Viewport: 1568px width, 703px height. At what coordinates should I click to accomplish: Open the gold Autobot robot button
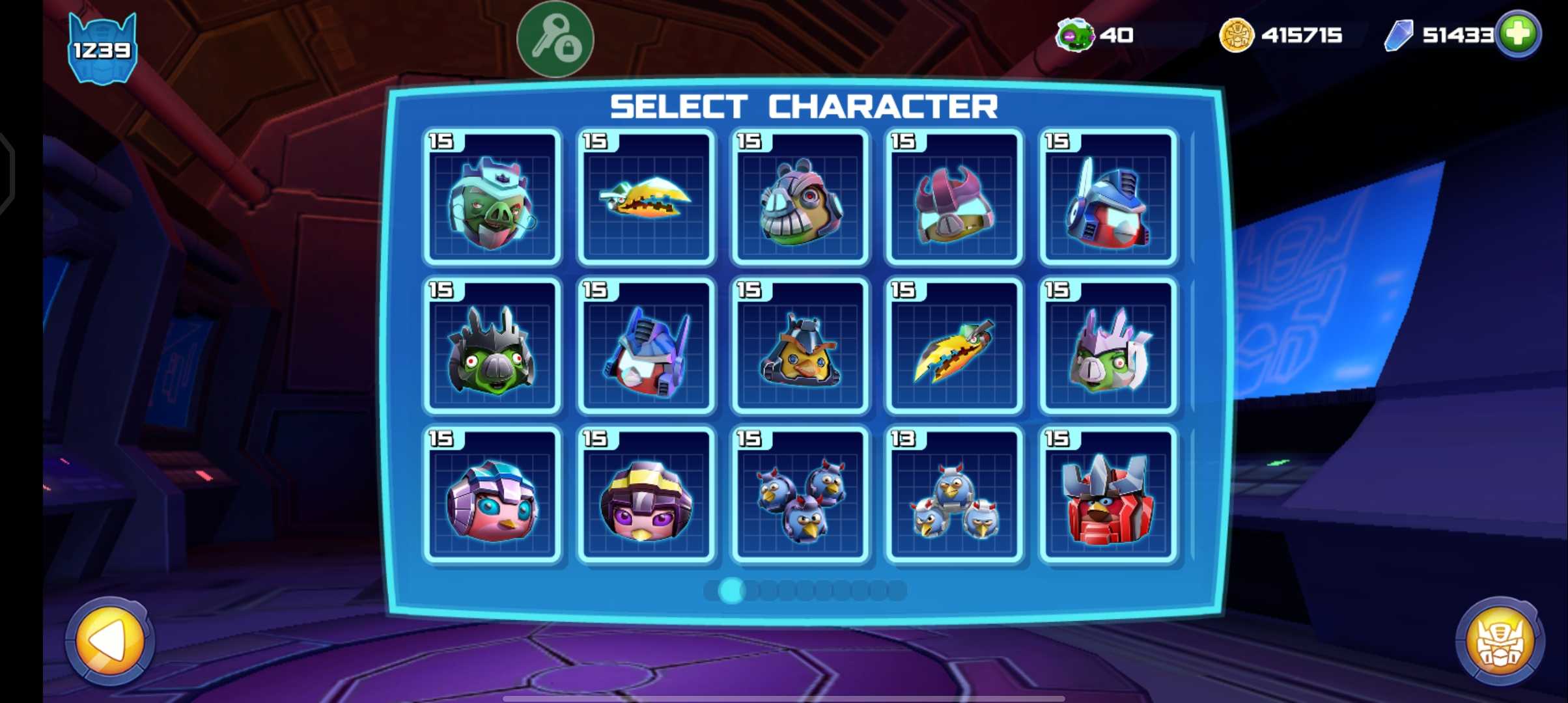1499,641
